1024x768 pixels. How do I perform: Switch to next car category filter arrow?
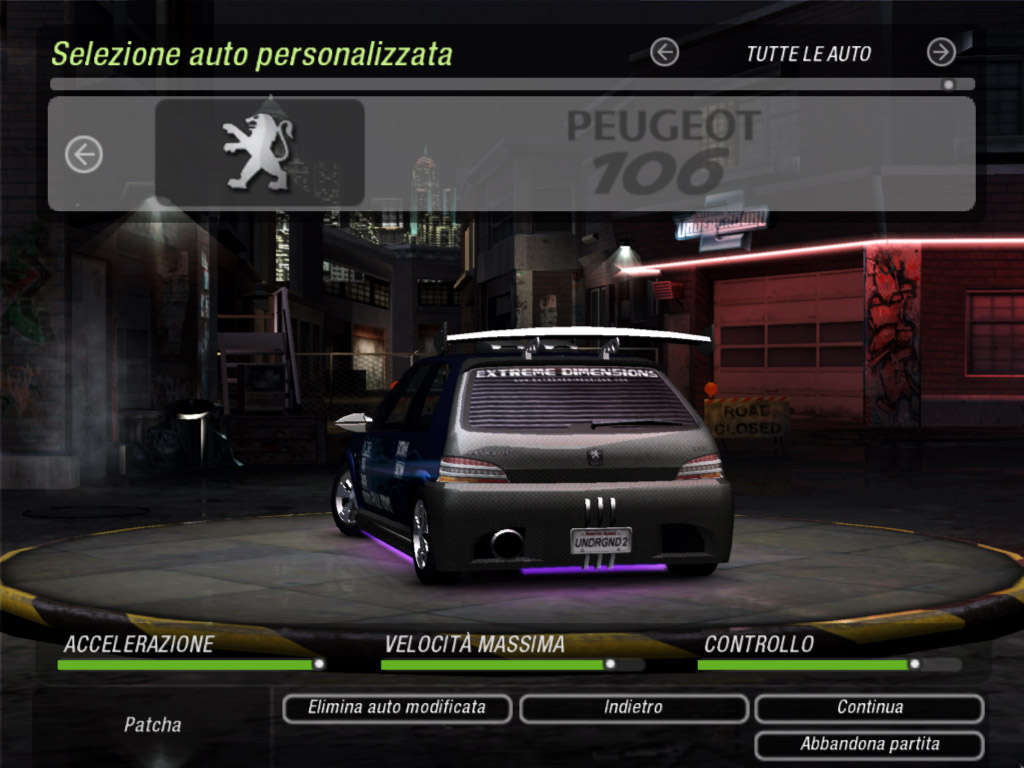coord(941,52)
